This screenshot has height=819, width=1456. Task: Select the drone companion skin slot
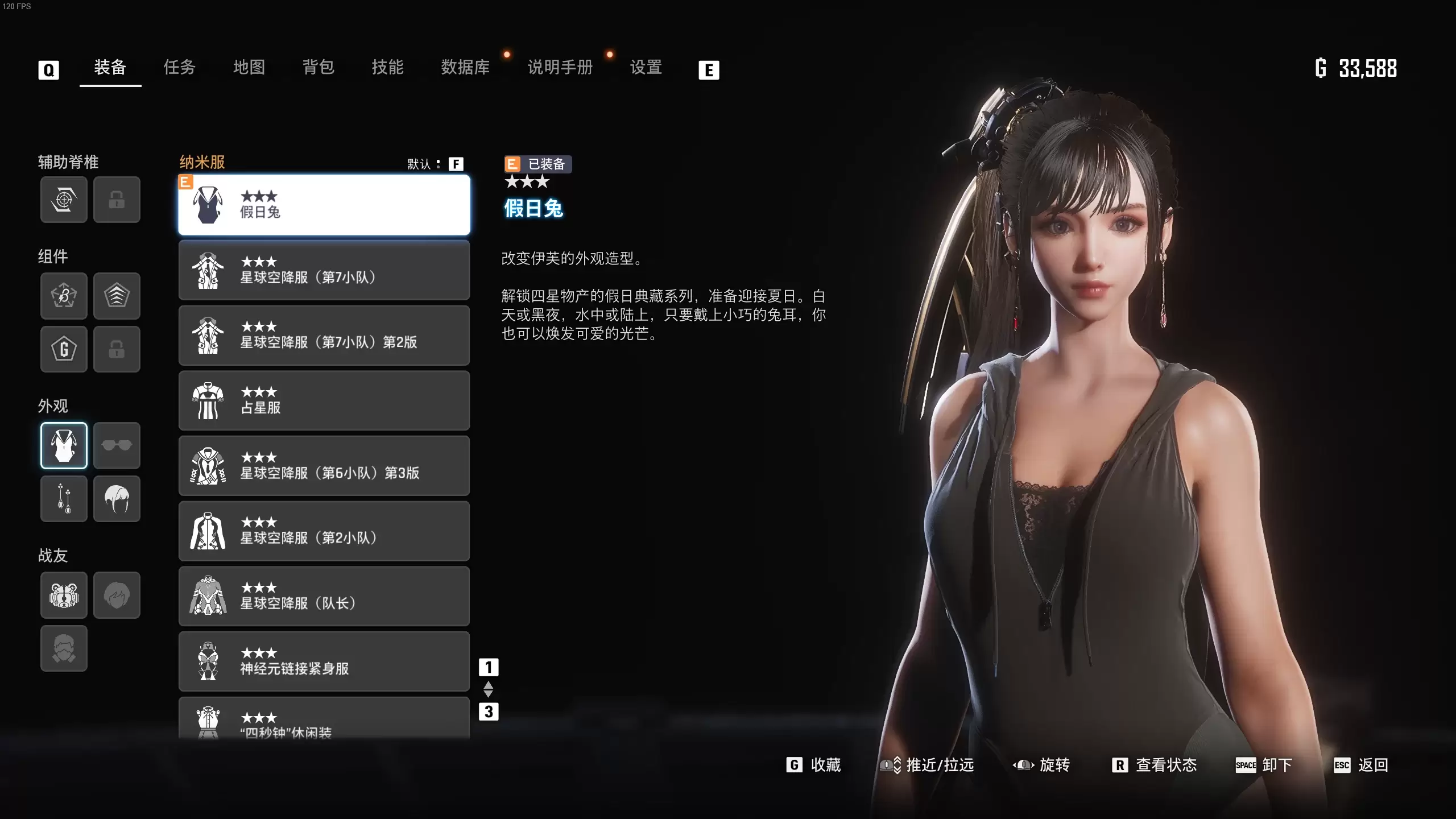coord(64,595)
